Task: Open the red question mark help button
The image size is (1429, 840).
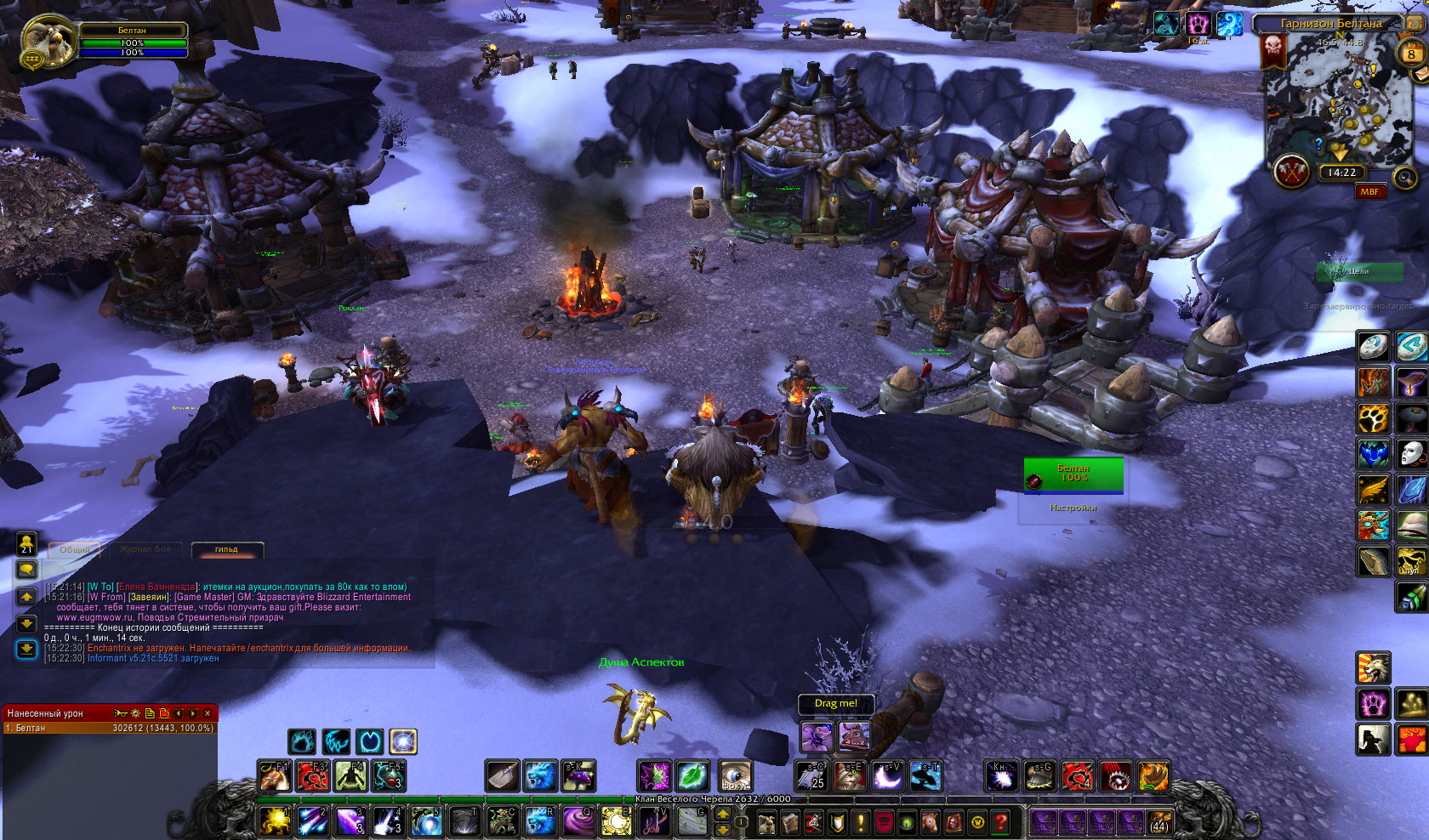Action: (x=1001, y=822)
